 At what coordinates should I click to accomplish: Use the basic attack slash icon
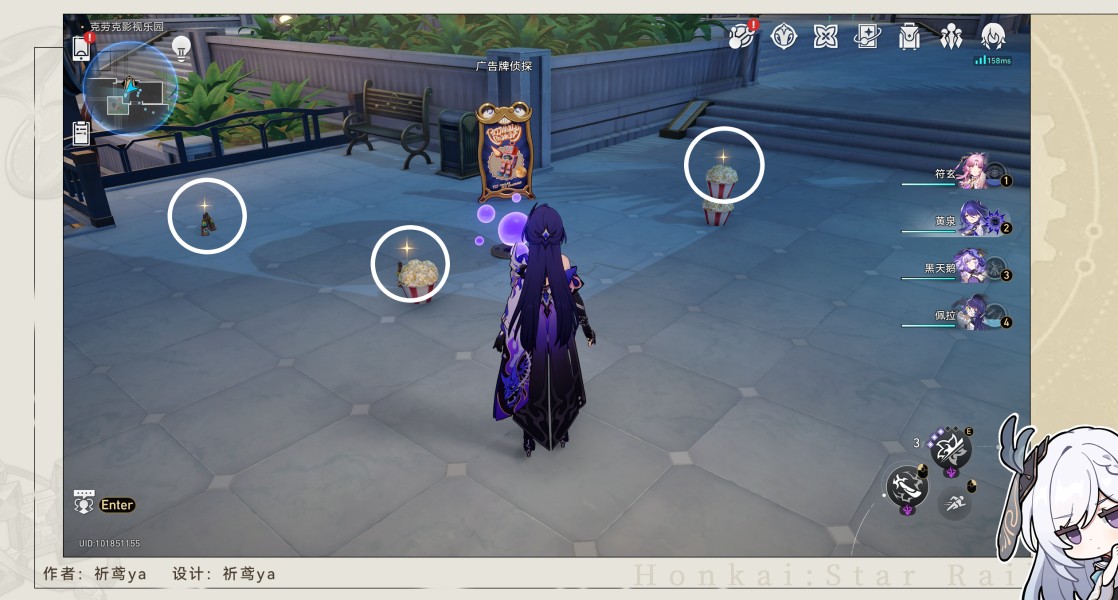pyautogui.click(x=907, y=487)
